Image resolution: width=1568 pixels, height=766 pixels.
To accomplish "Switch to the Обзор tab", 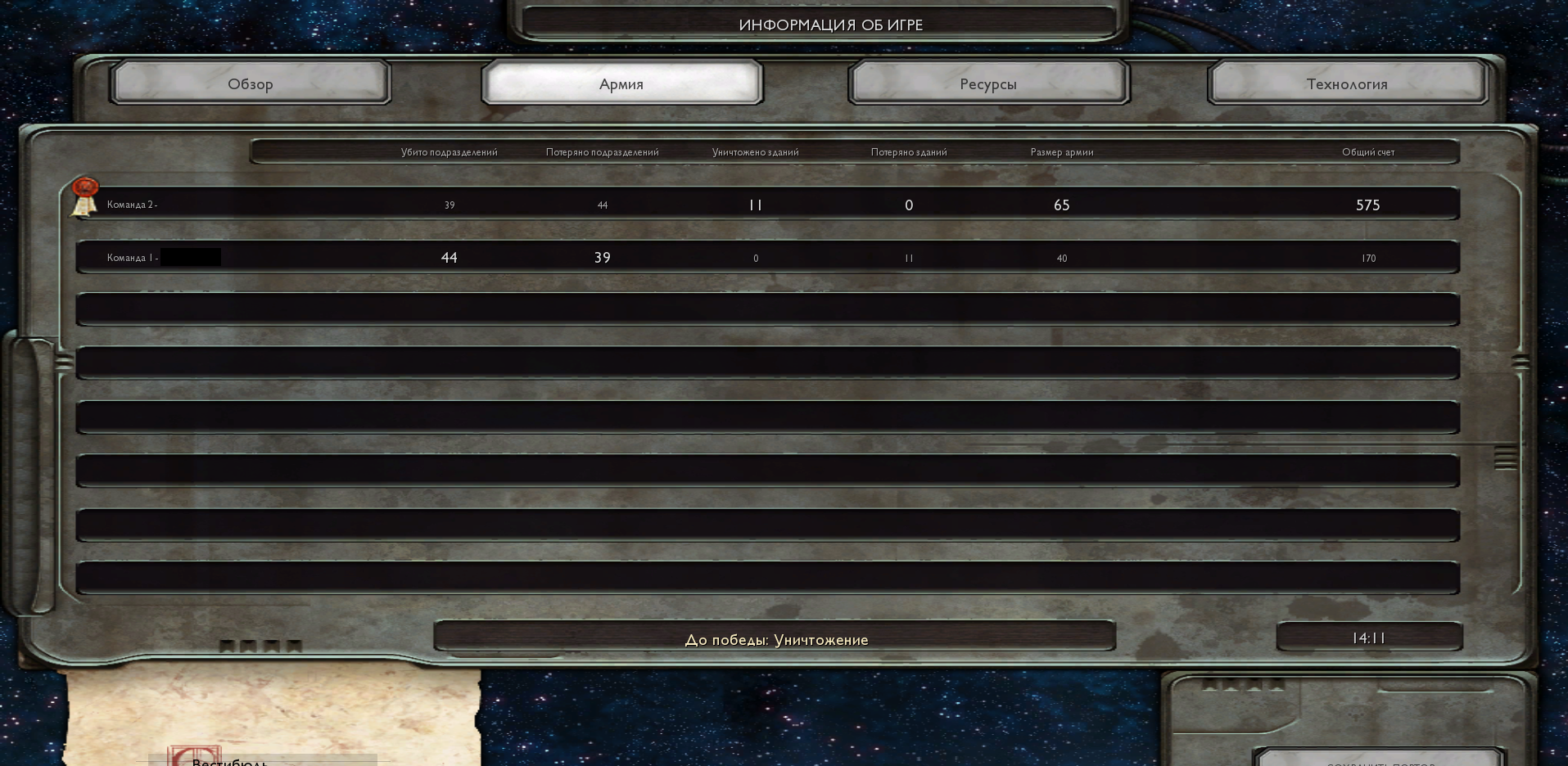I will pos(251,83).
